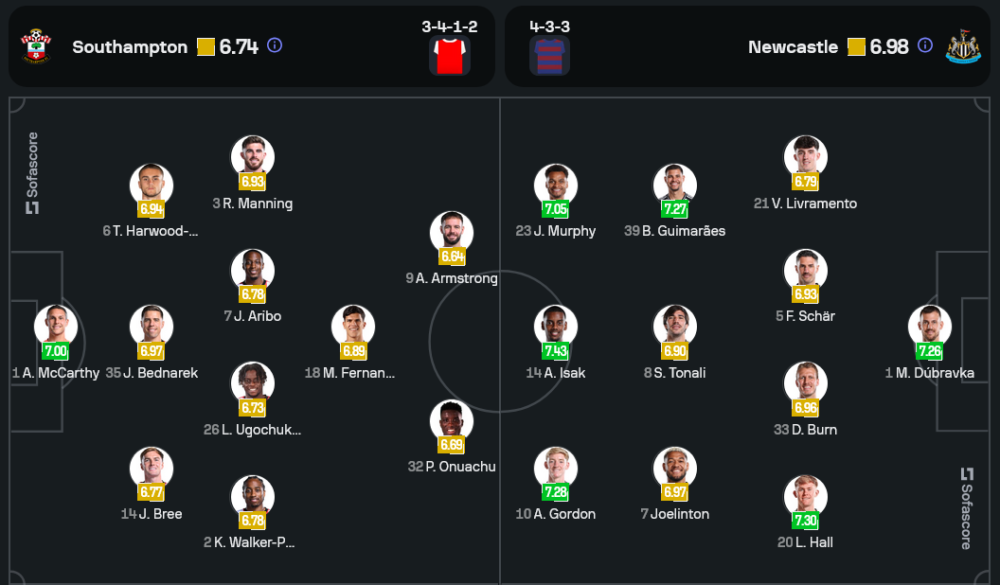Select Joelinton's player avatar

[675, 468]
